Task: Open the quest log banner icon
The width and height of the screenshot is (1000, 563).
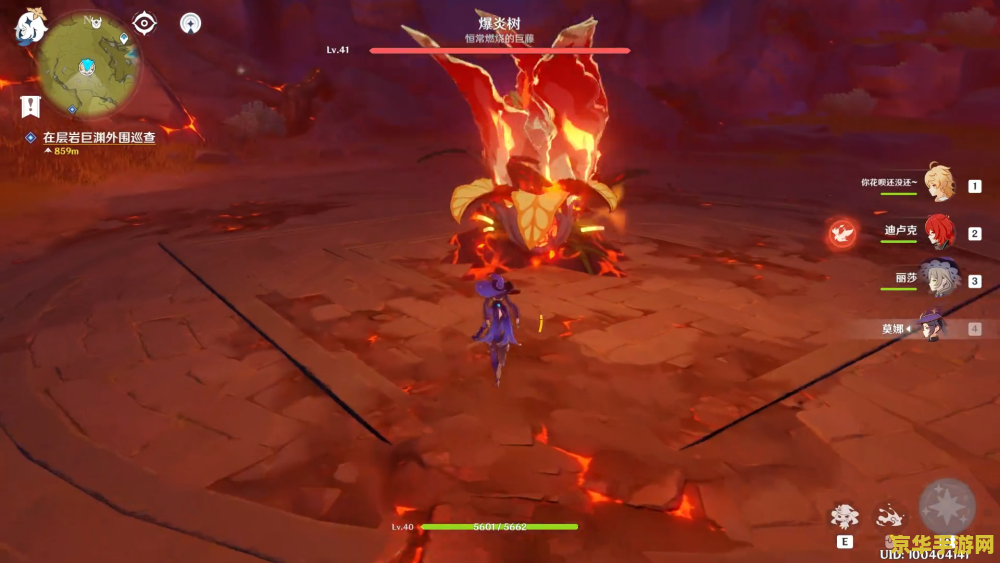Action: click(x=30, y=105)
